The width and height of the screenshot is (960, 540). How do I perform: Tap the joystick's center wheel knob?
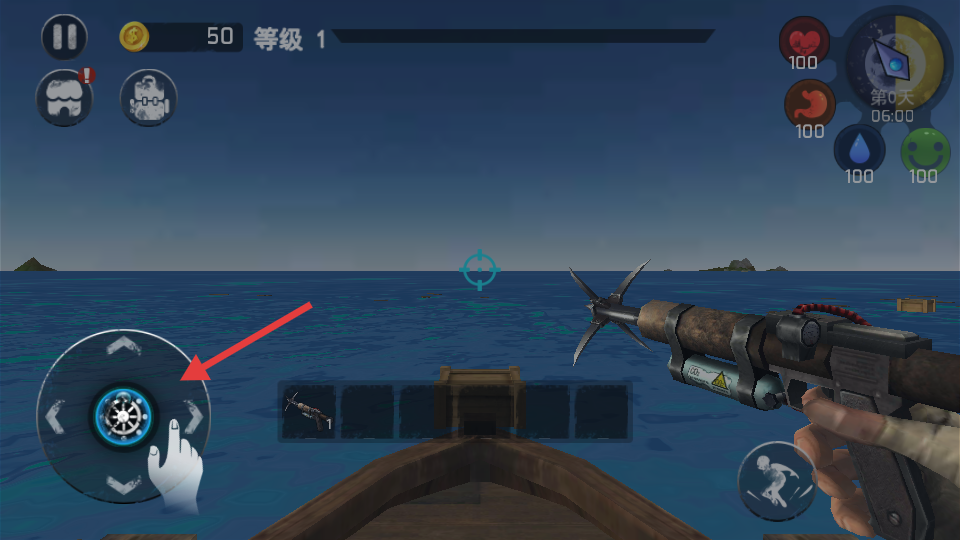(x=124, y=415)
